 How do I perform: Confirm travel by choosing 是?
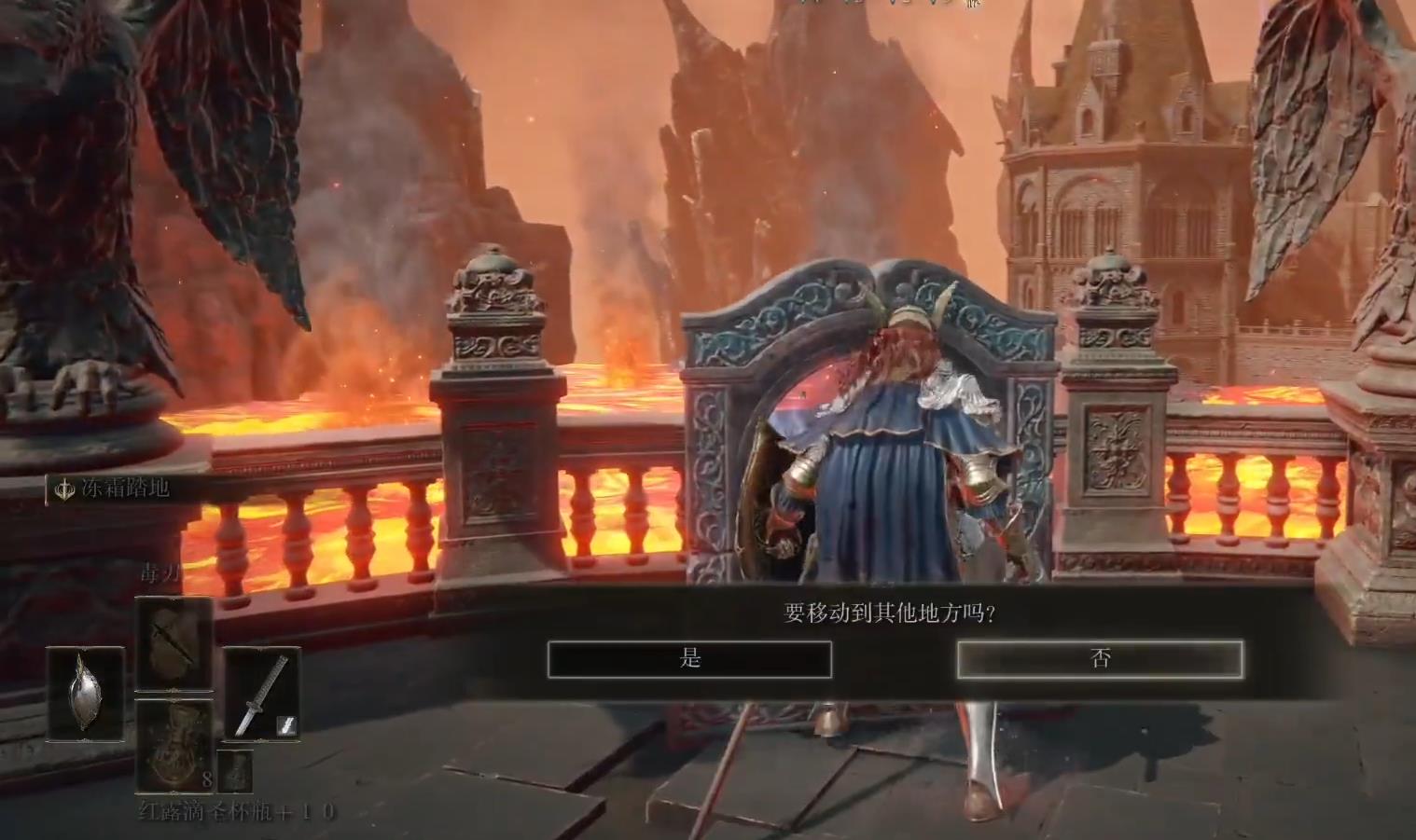point(689,659)
